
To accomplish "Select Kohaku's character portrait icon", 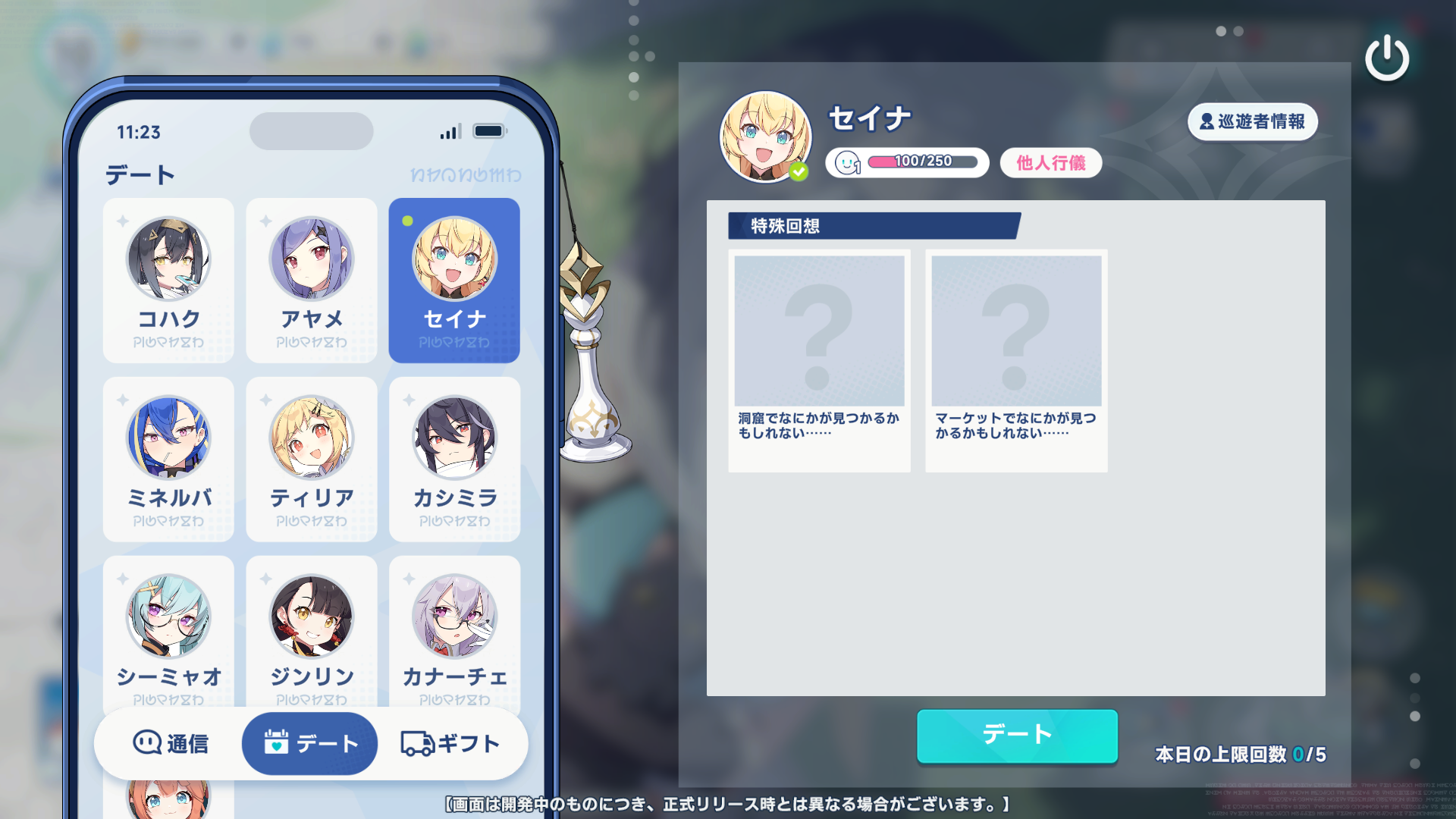I will pos(168,259).
